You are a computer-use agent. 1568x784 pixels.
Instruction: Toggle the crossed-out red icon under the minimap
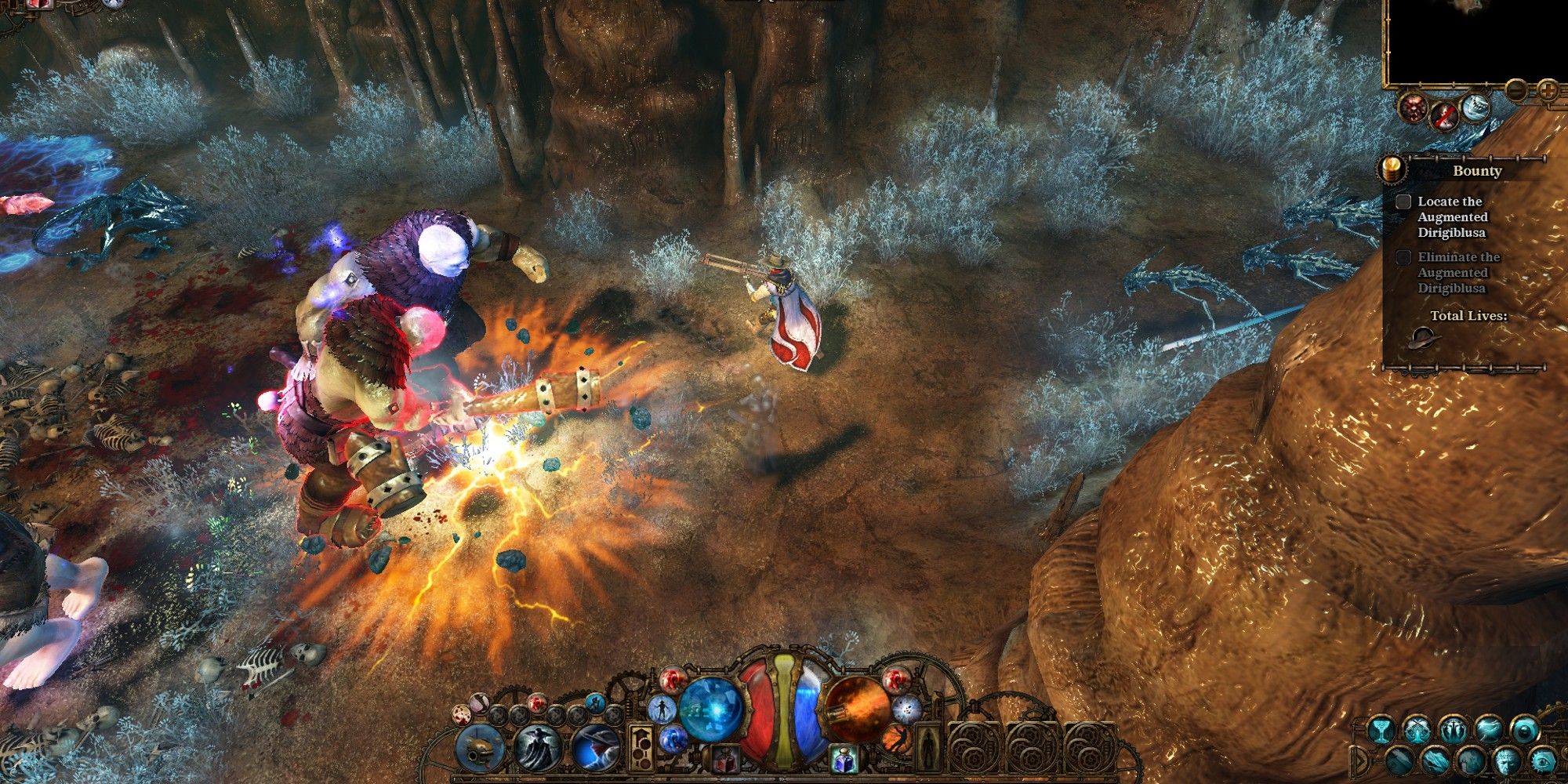tap(1445, 116)
